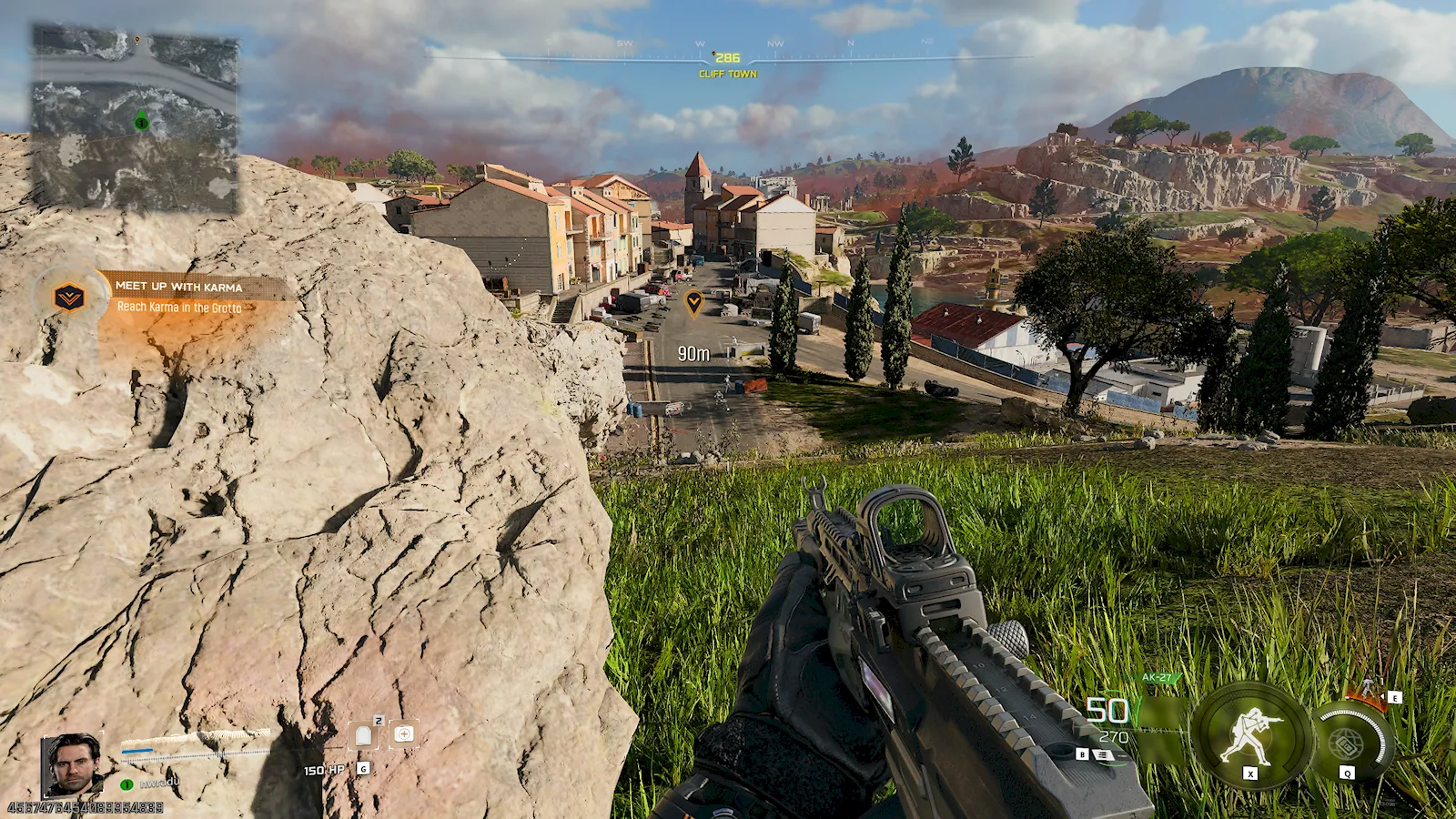This screenshot has height=819, width=1456.
Task: Use the medkit slot
Action: point(404,733)
